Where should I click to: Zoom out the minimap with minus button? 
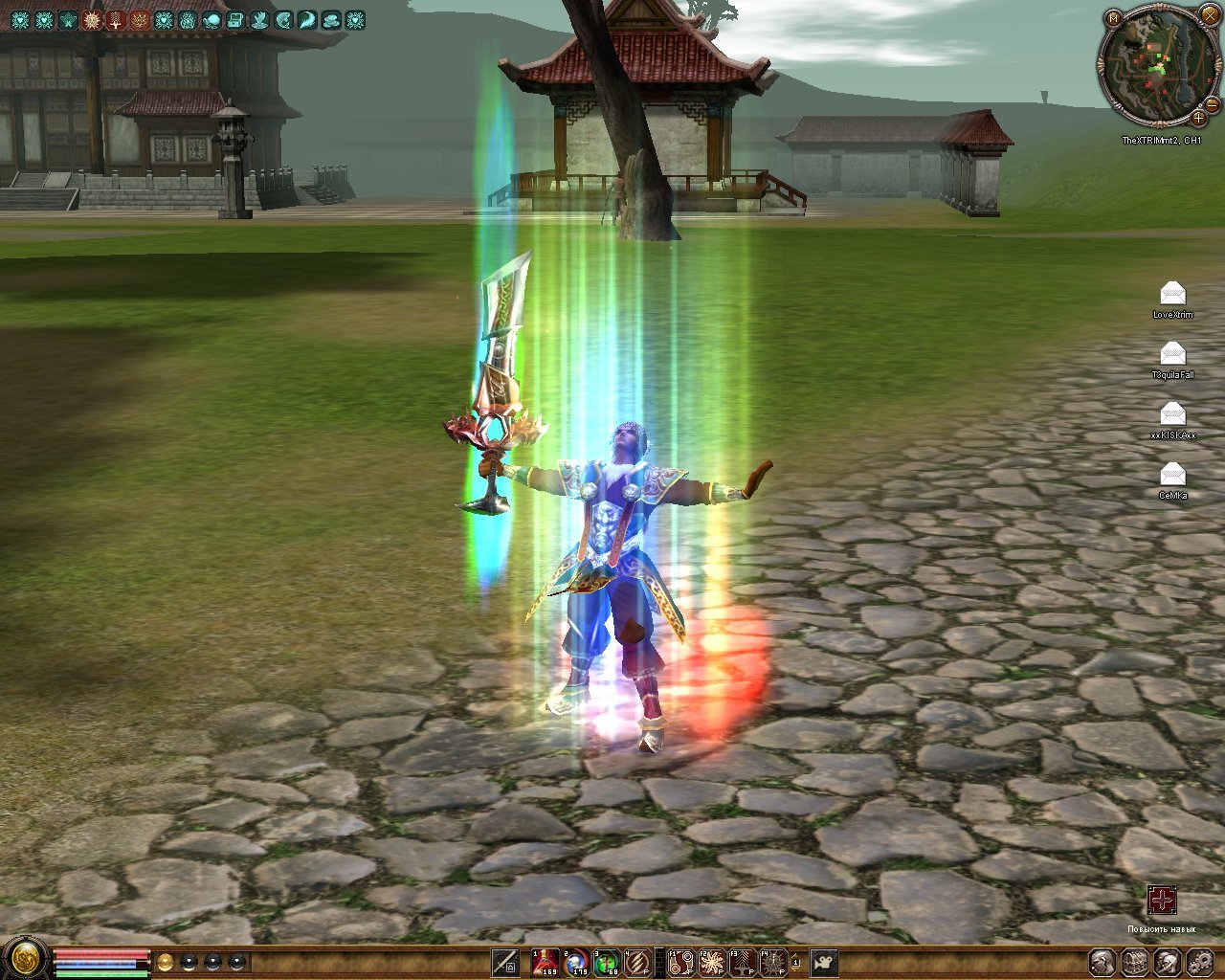click(1212, 104)
